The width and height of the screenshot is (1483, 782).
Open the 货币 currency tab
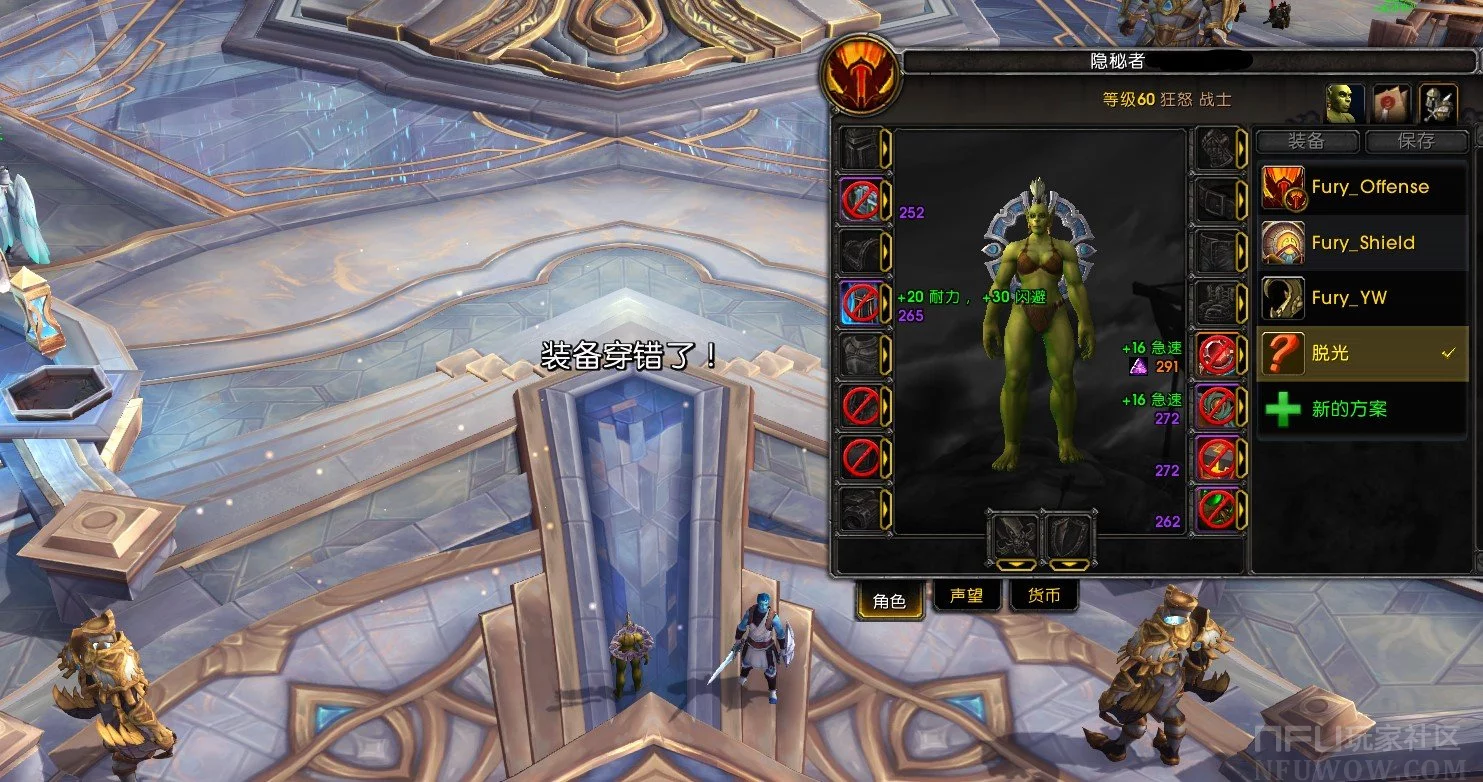(1044, 597)
